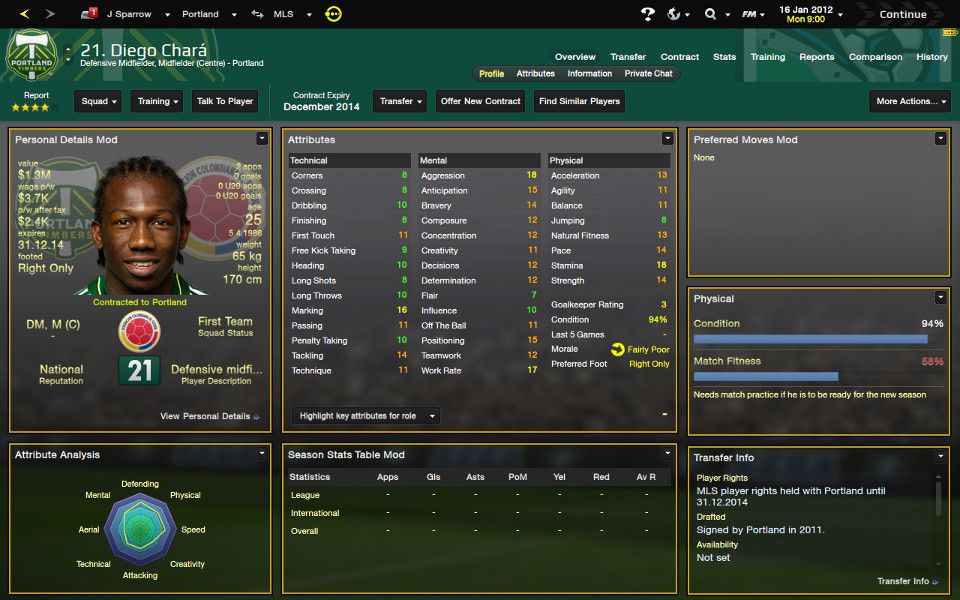This screenshot has height=600, width=960.
Task: View Personal Details link
Action: coord(209,416)
